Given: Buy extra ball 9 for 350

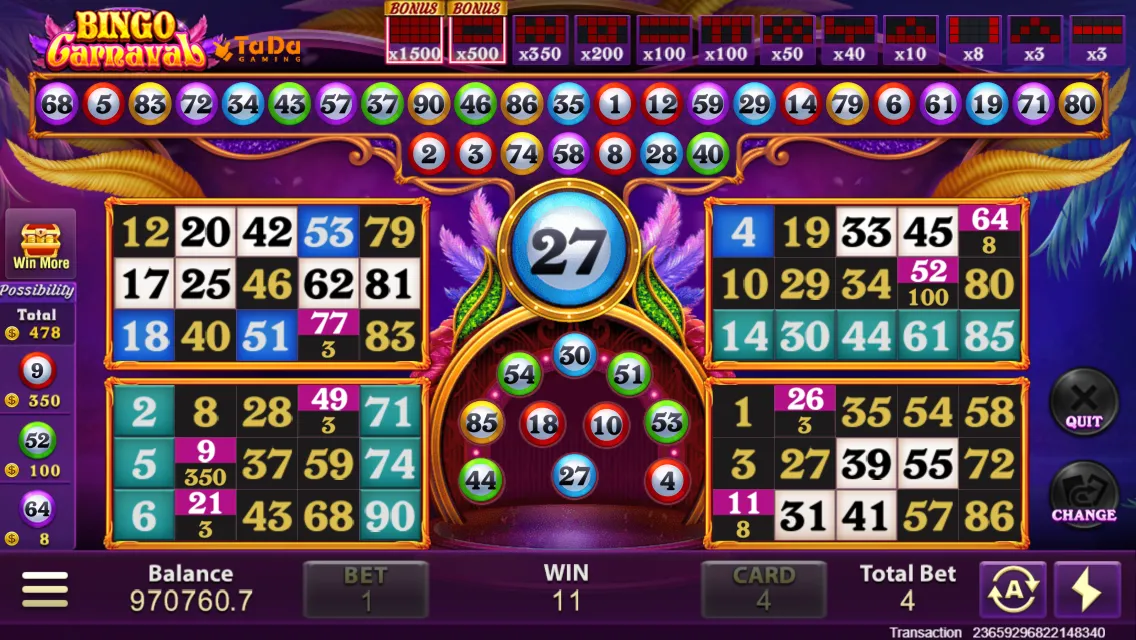Looking at the screenshot, I should click(37, 382).
